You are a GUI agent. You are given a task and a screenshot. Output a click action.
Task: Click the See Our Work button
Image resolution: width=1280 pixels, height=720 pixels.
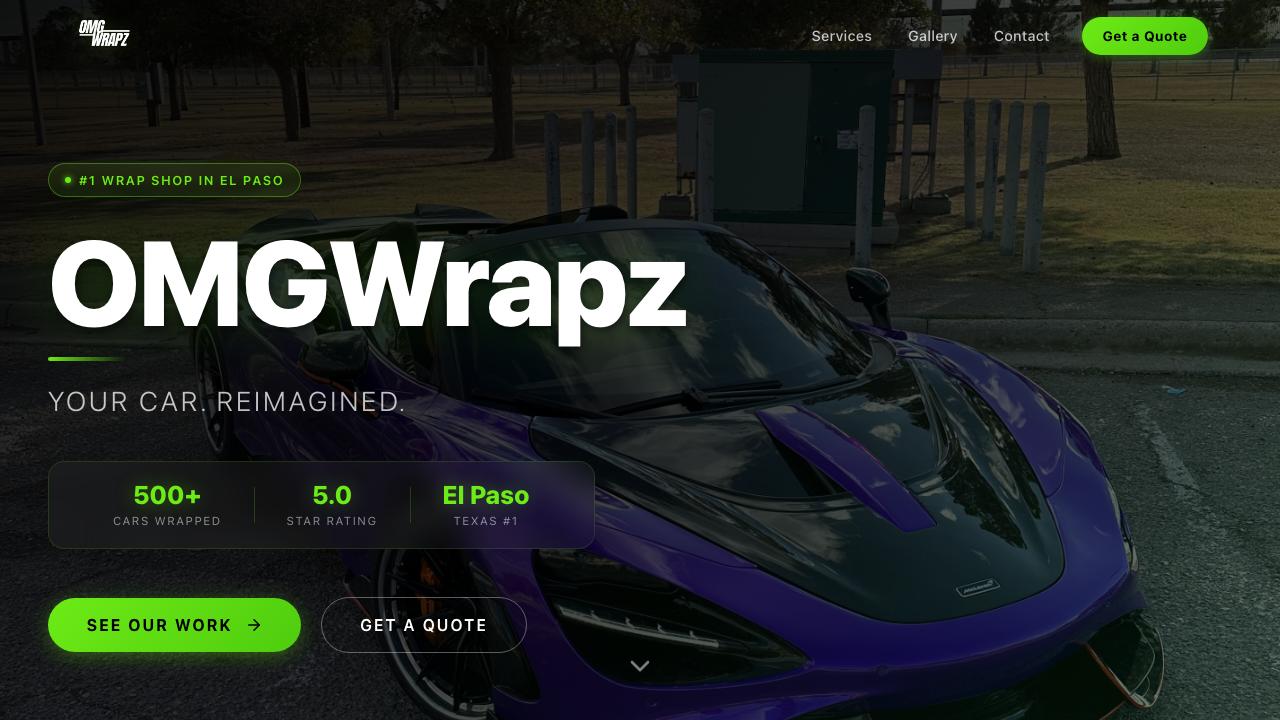tap(174, 625)
